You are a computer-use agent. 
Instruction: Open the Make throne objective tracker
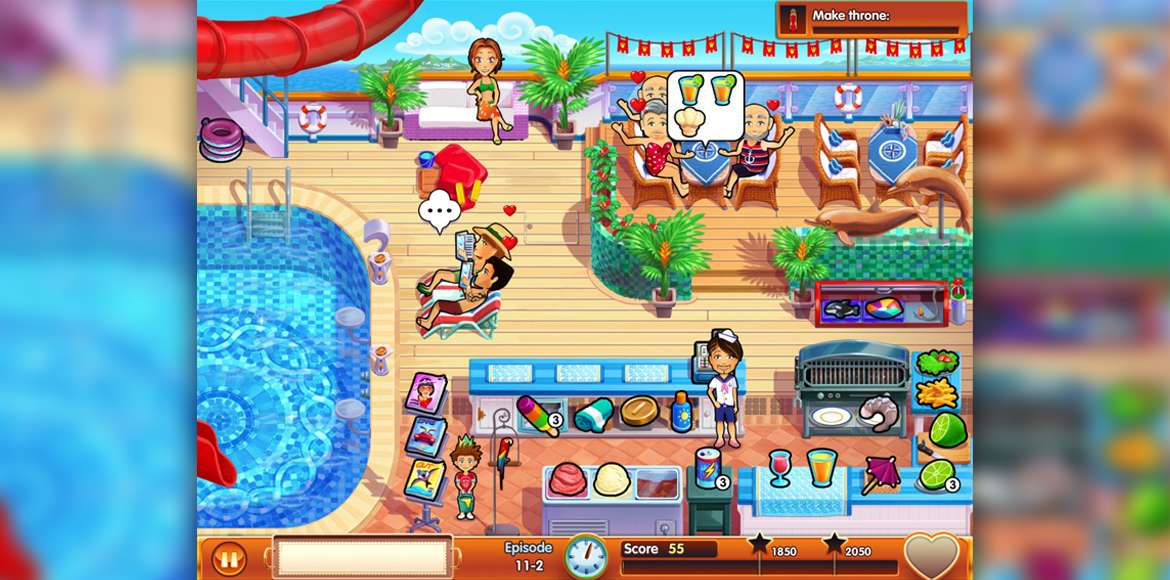tap(871, 20)
